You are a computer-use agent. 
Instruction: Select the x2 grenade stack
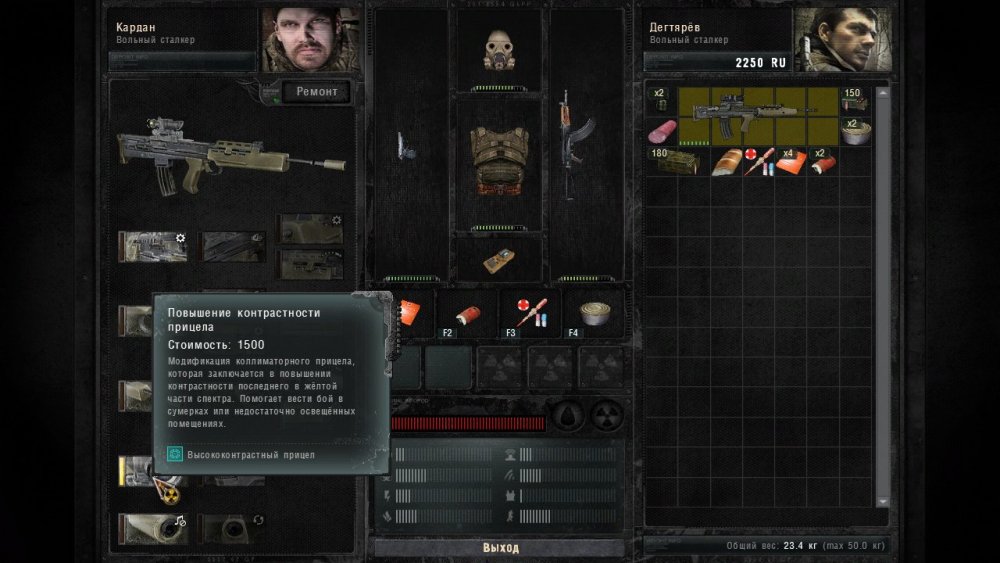point(660,101)
